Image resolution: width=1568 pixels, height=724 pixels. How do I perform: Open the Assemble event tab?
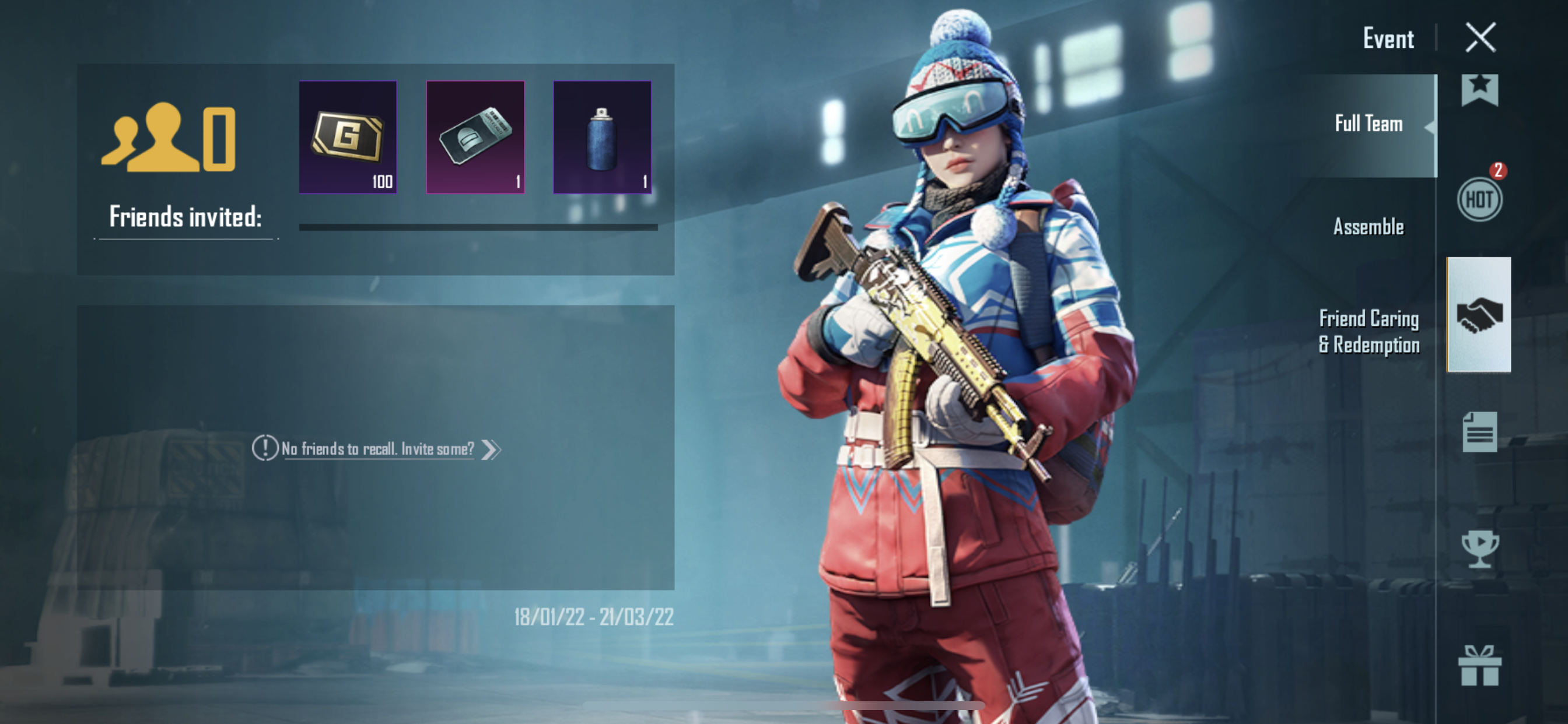click(x=1368, y=227)
